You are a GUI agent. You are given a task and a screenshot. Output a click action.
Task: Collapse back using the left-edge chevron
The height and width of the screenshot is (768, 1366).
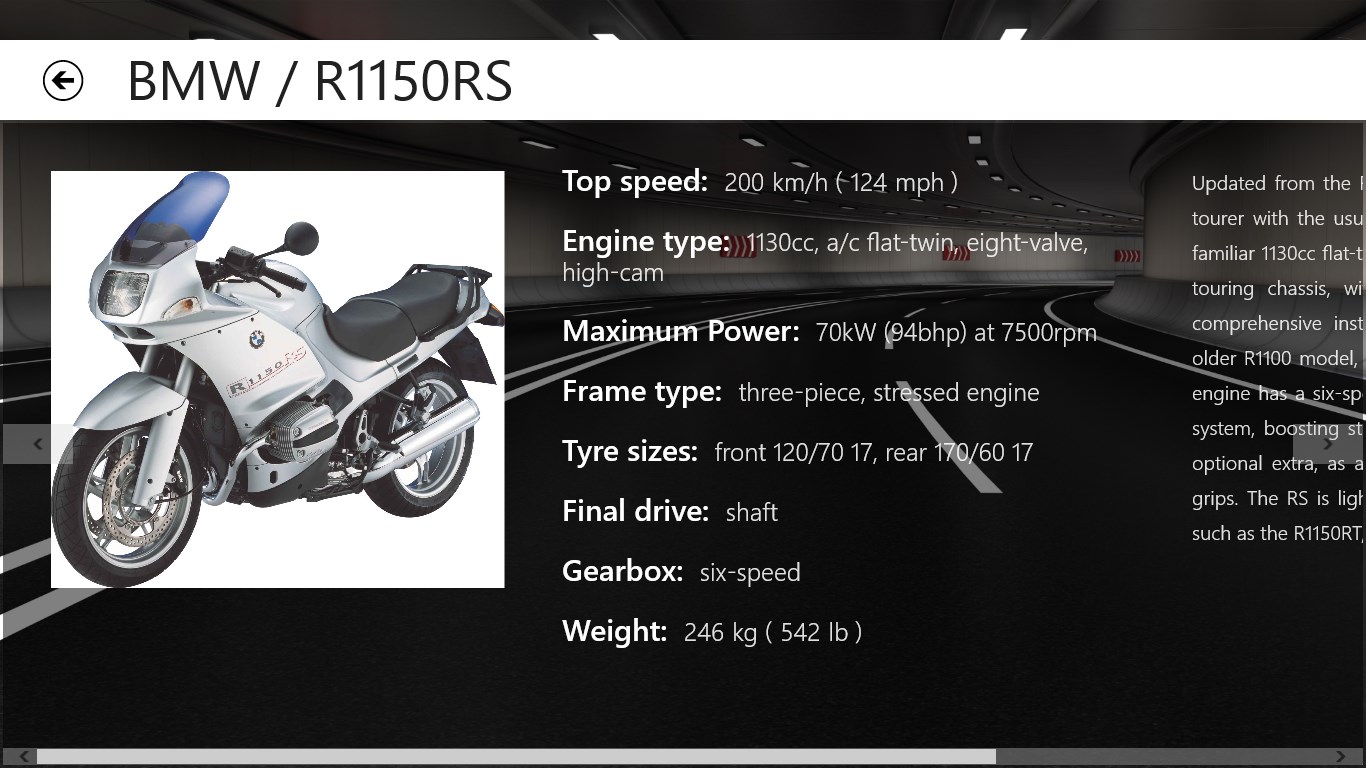(36, 444)
